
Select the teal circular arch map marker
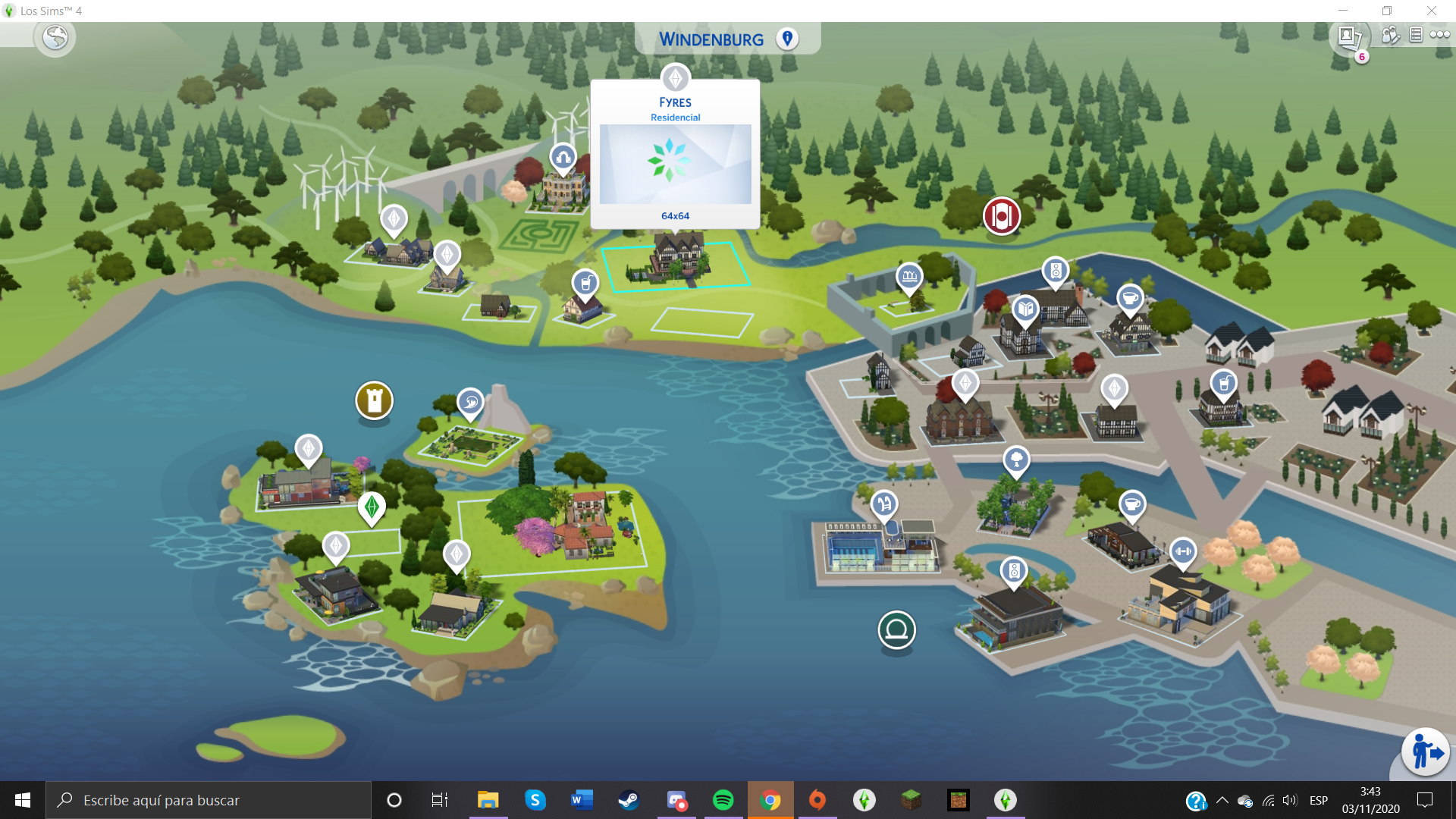(x=896, y=629)
